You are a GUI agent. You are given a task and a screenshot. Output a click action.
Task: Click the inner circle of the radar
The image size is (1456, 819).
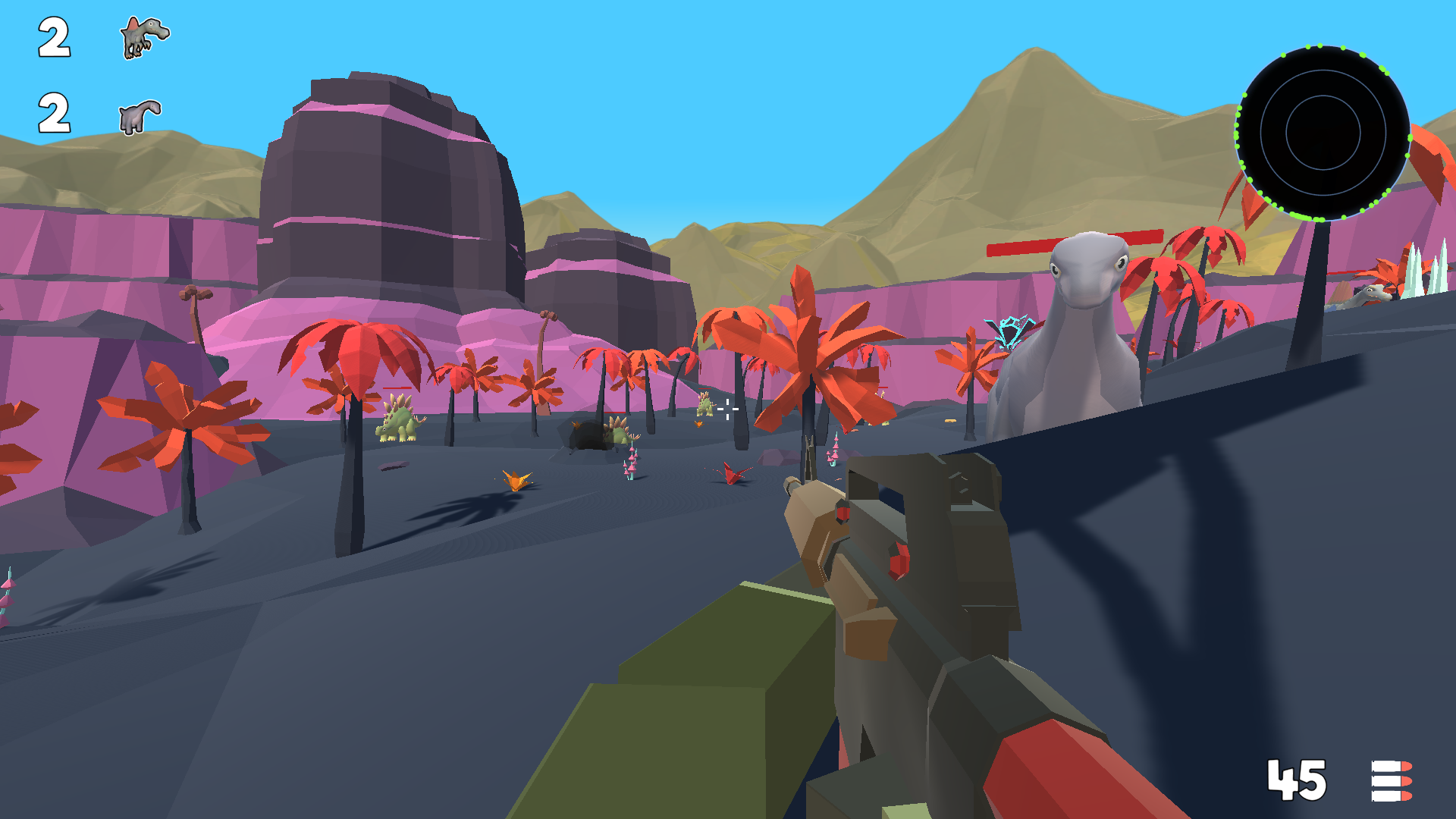pyautogui.click(x=1323, y=133)
